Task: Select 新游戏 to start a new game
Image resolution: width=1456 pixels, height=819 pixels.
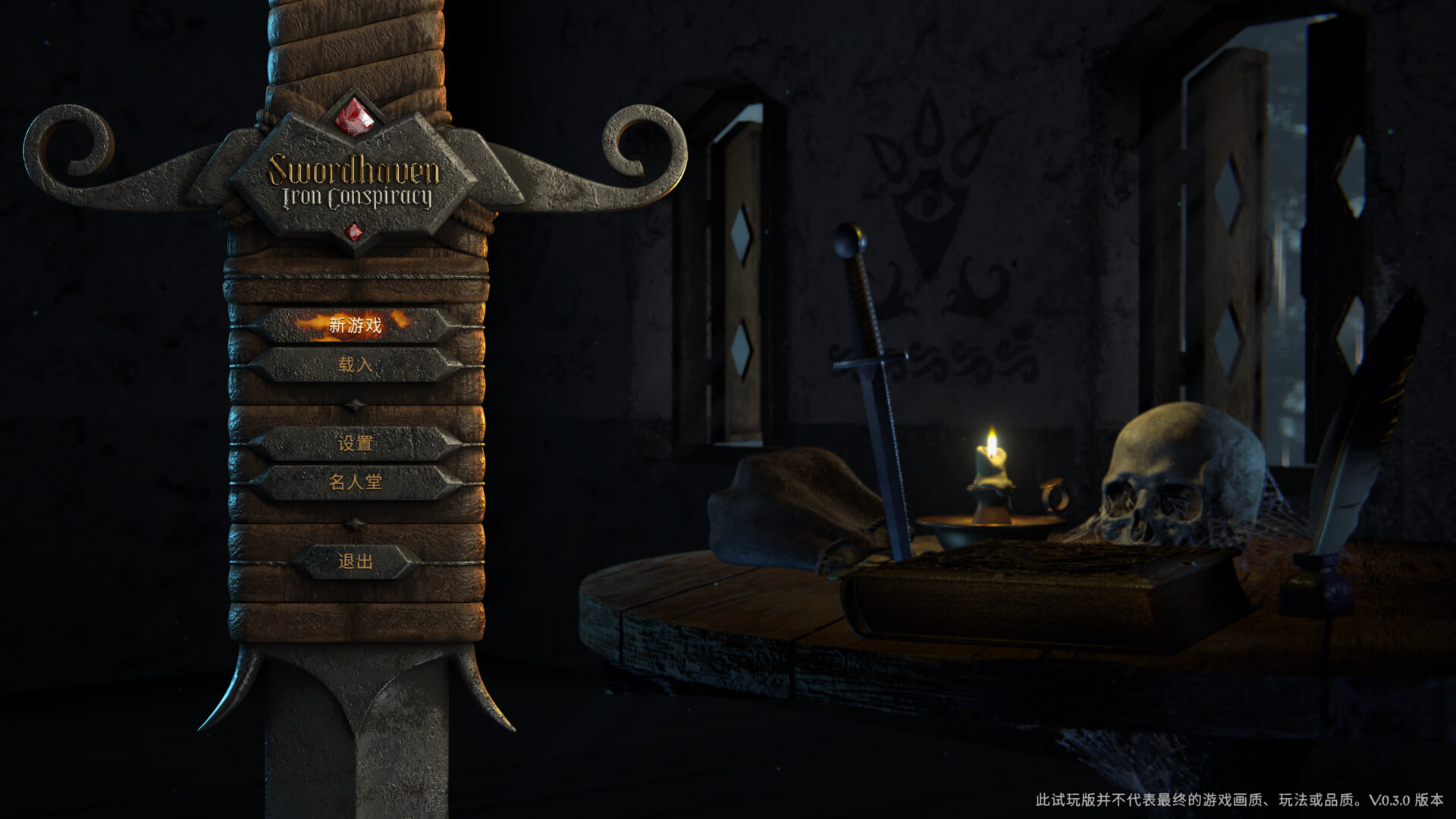Action: coord(355,323)
